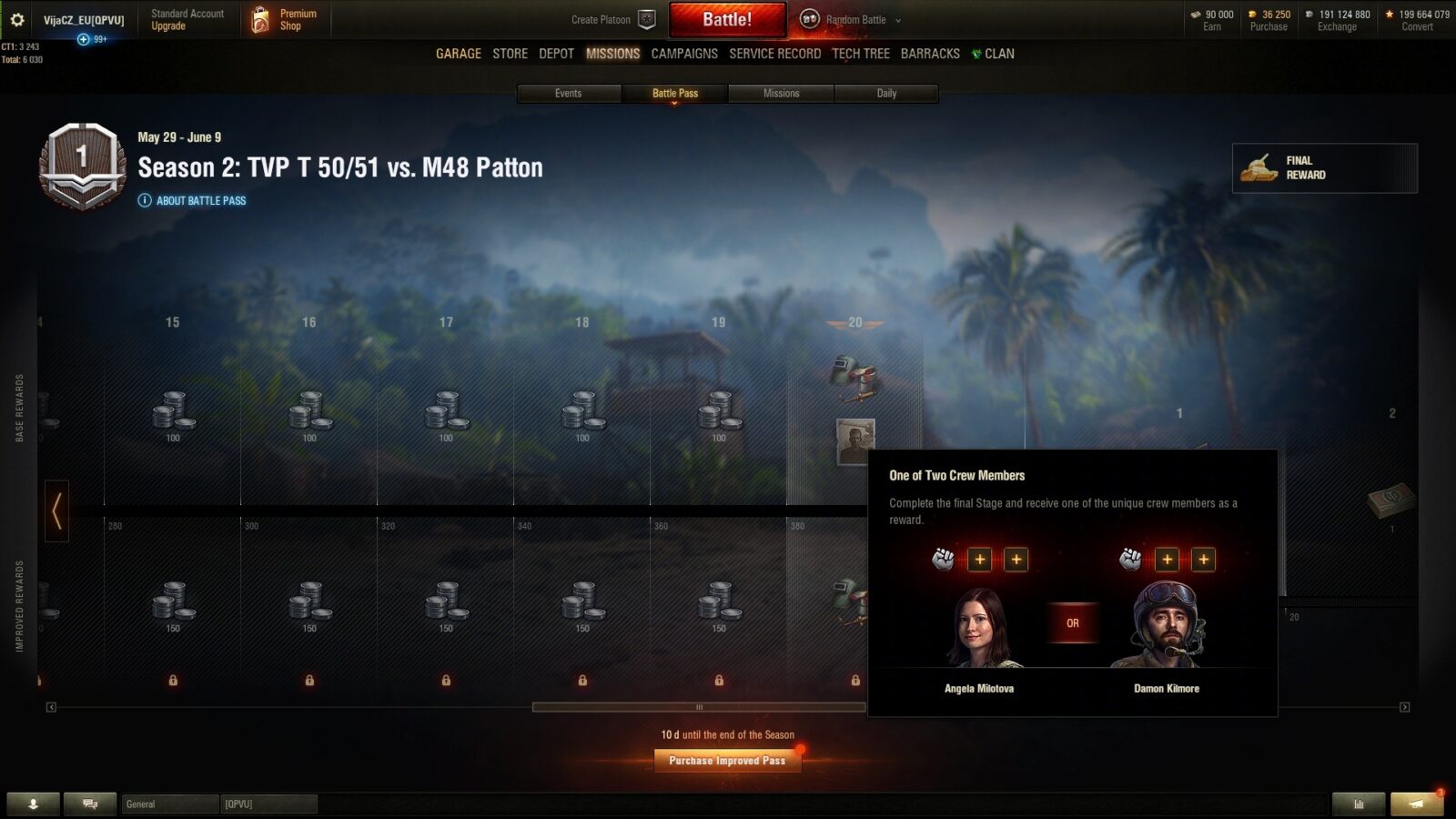Go to the Garage
This screenshot has height=819, width=1456.
click(x=459, y=54)
